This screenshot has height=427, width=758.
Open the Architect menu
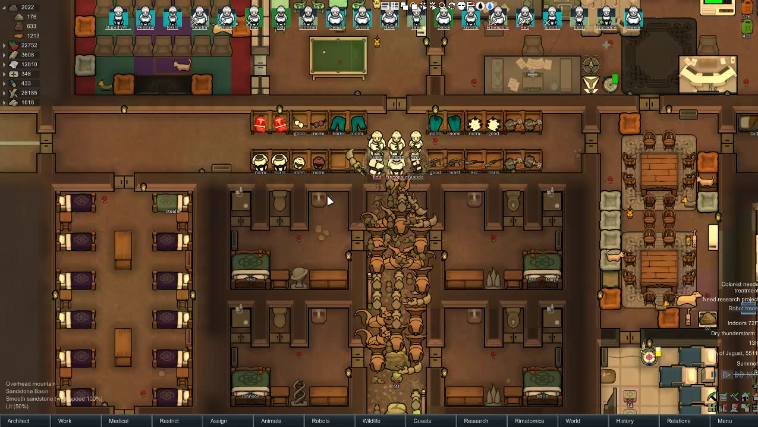coord(19,421)
